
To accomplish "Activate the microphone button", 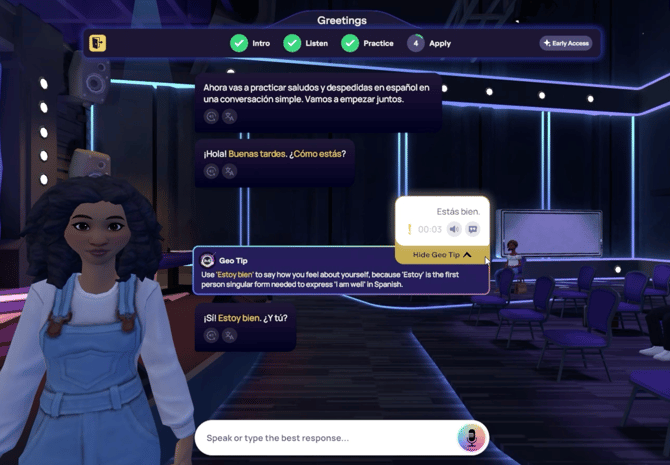I will (x=471, y=437).
